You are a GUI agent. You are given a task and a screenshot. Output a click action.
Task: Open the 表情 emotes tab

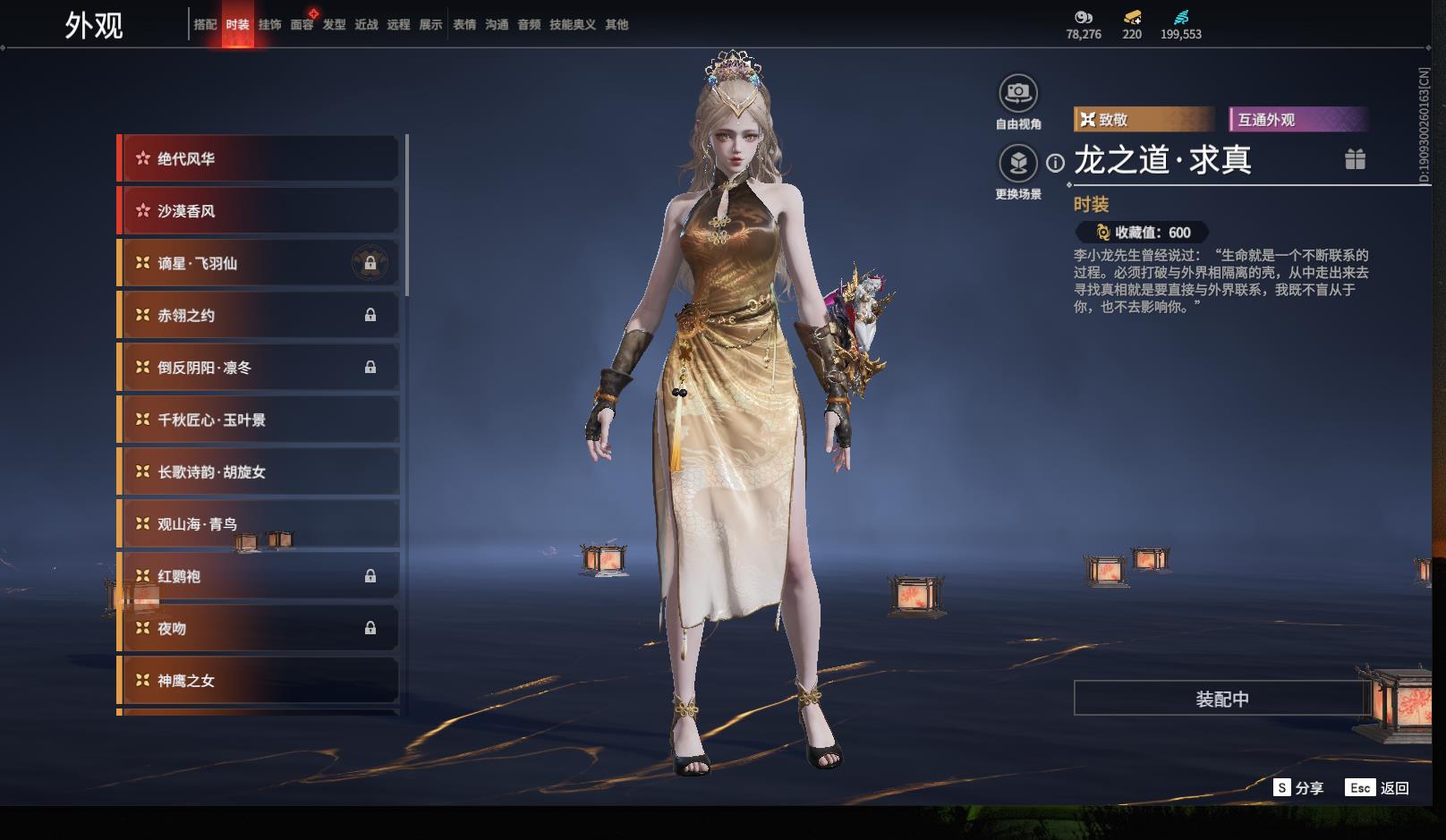464,25
